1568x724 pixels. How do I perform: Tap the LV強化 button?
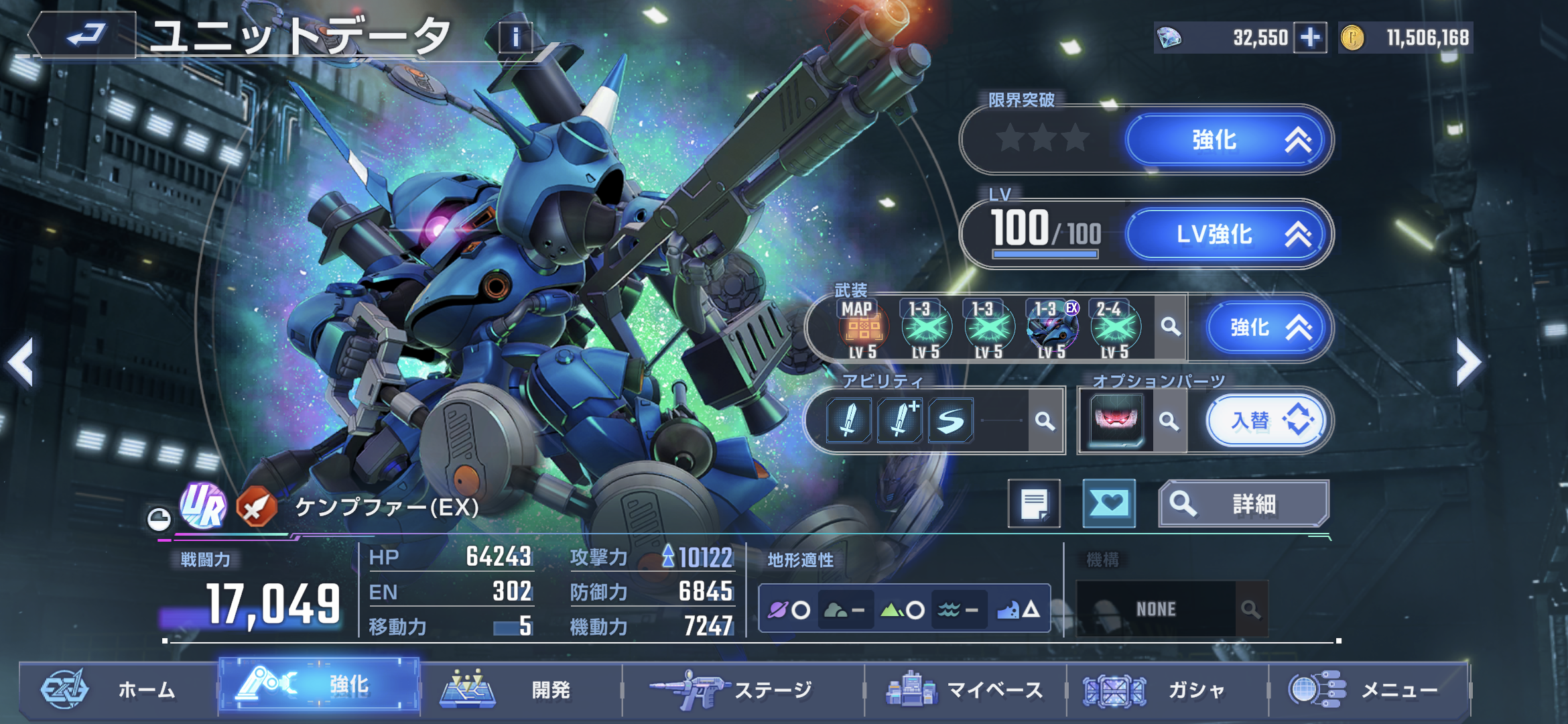1228,234
